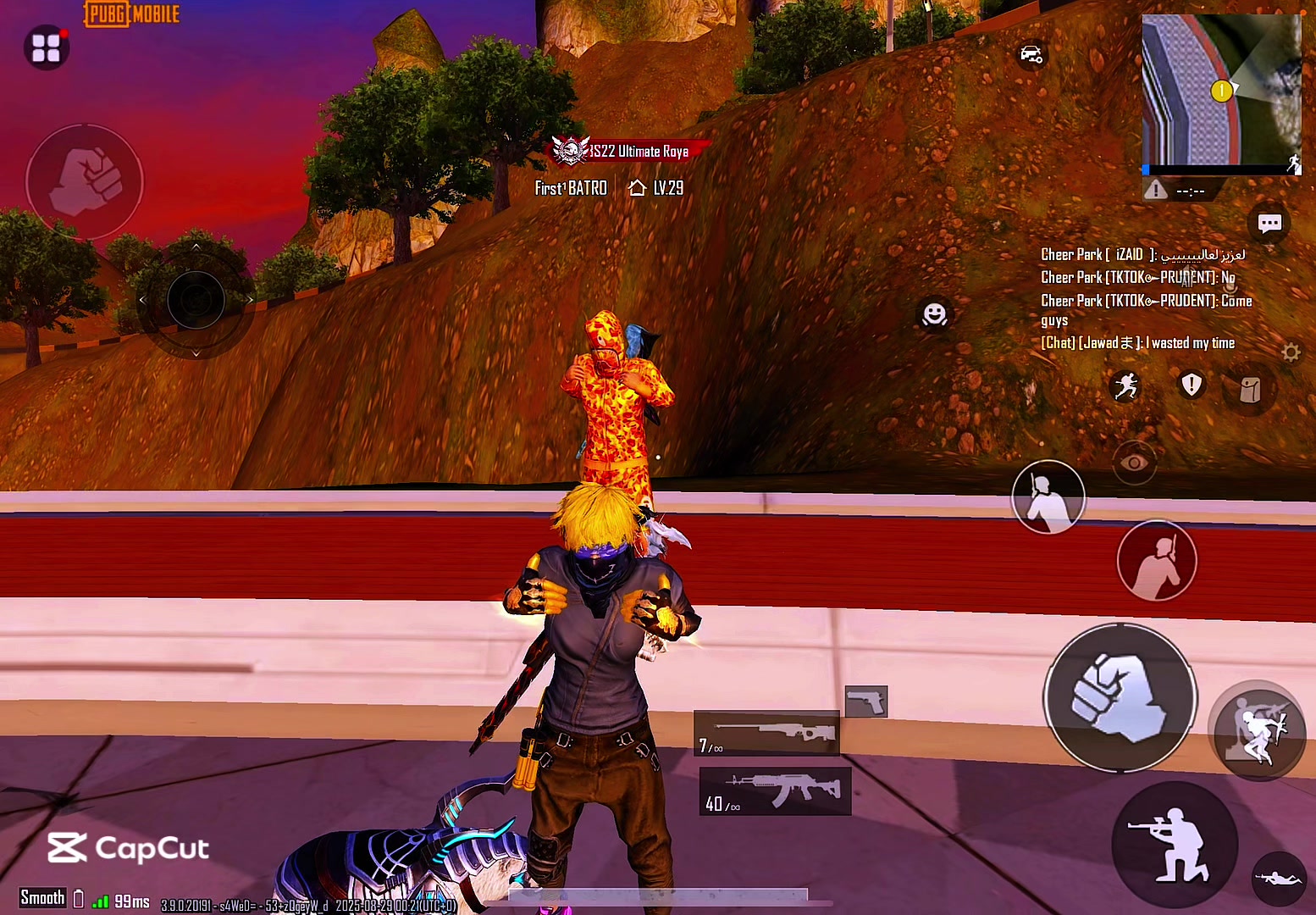Image resolution: width=1316 pixels, height=915 pixels.
Task: Toggle the sprint running figure icon
Action: pyautogui.click(x=1125, y=386)
